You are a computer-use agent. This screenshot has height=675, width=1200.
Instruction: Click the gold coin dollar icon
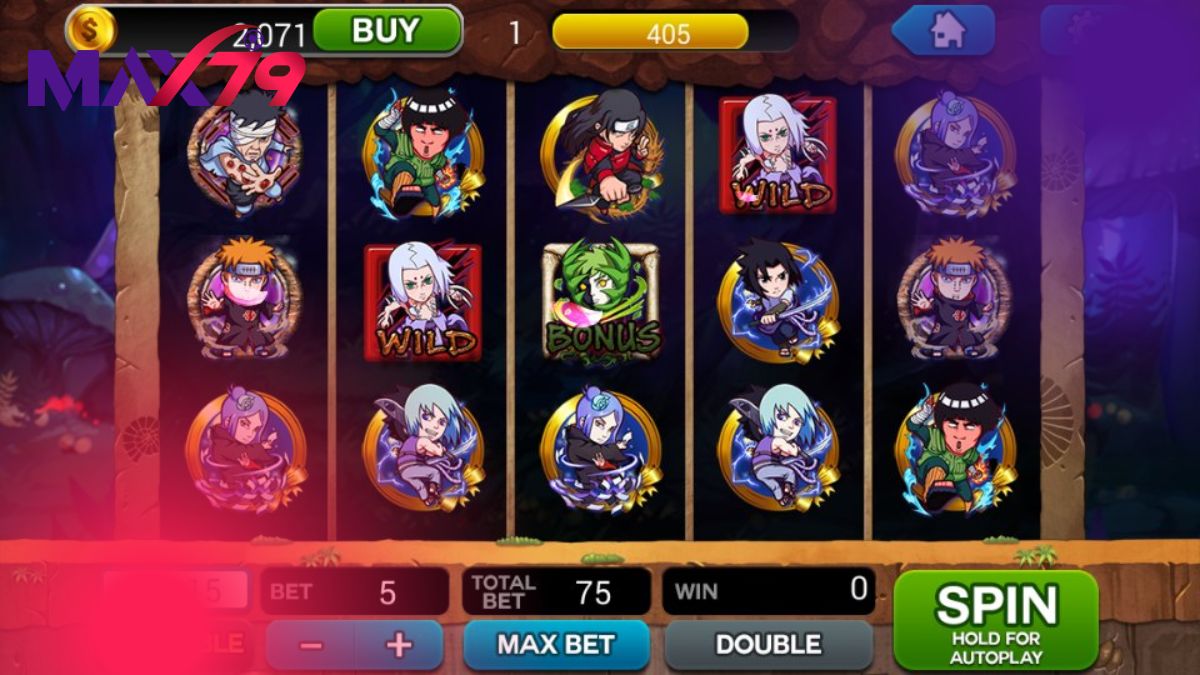click(91, 29)
